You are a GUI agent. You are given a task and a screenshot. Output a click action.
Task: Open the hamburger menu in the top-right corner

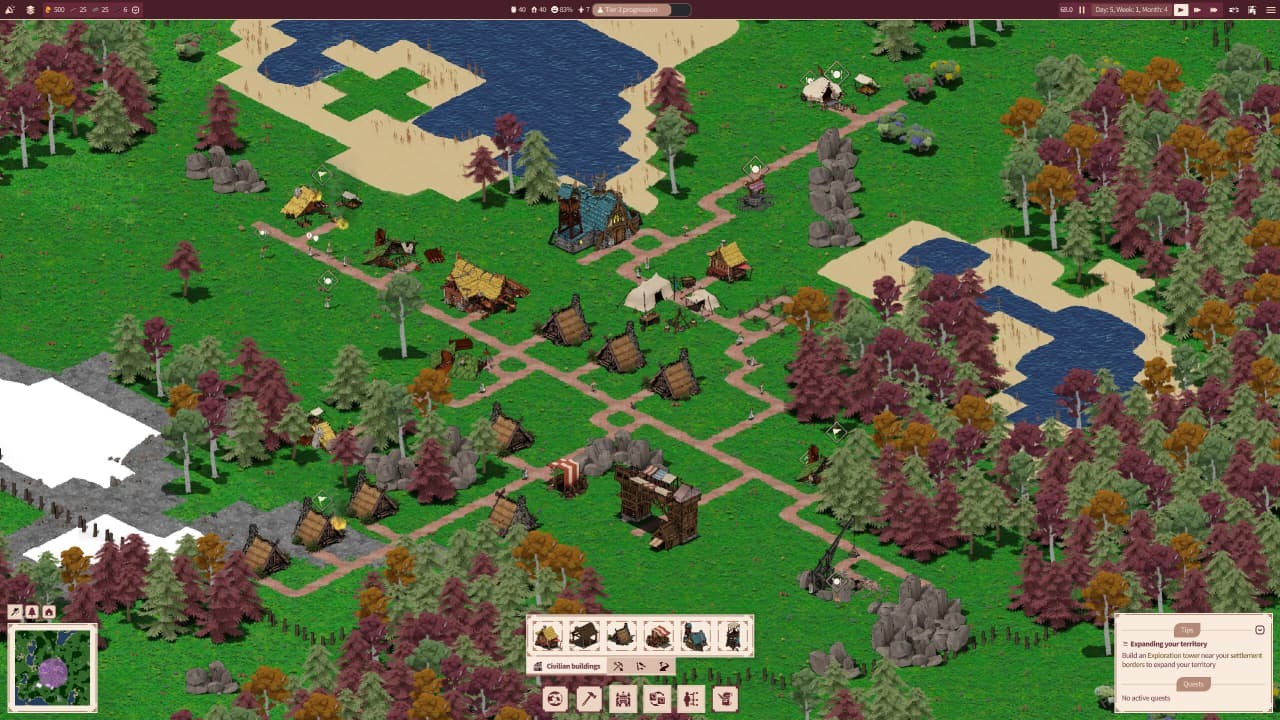pyautogui.click(x=1270, y=9)
